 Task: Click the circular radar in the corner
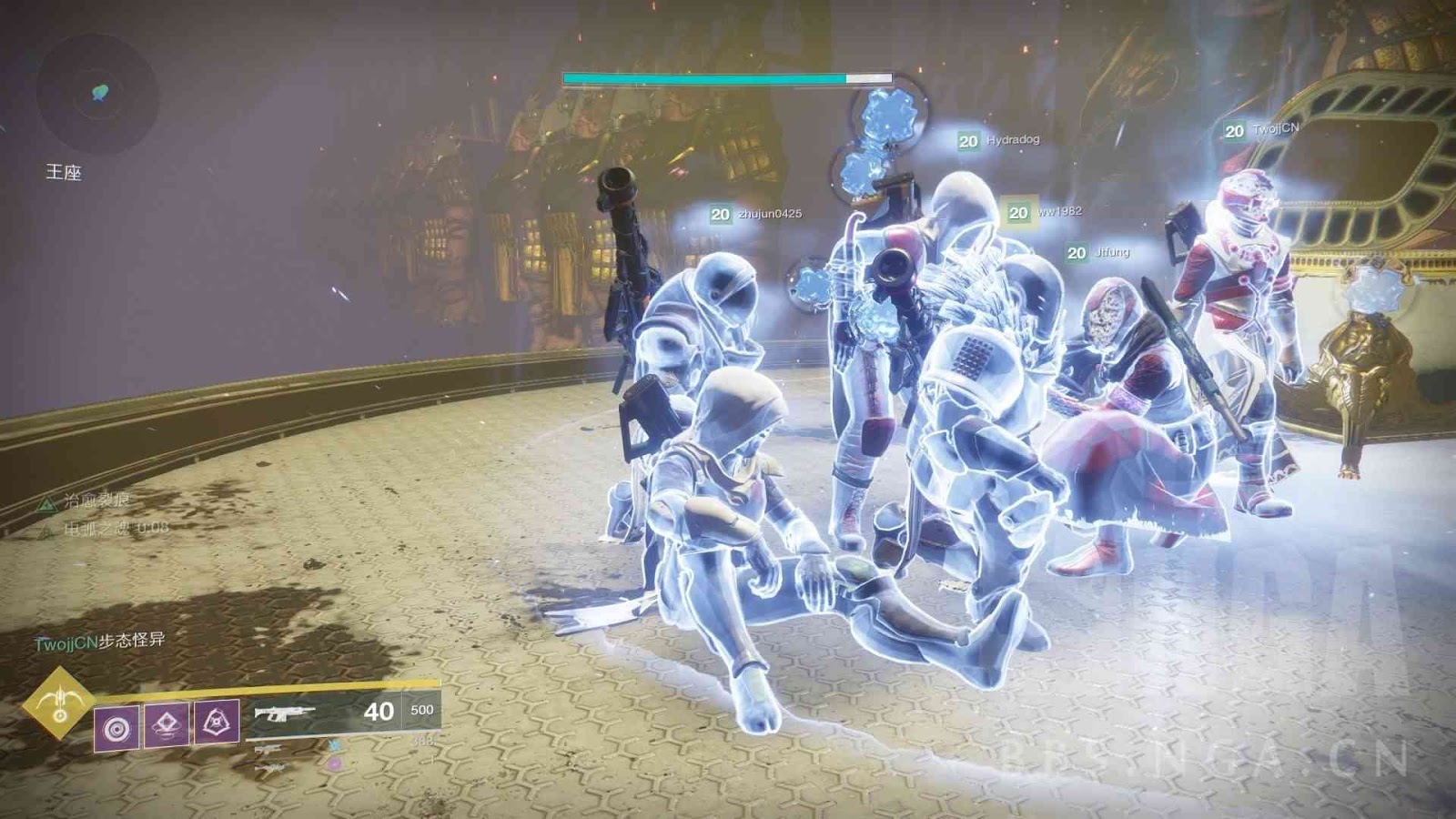98,93
